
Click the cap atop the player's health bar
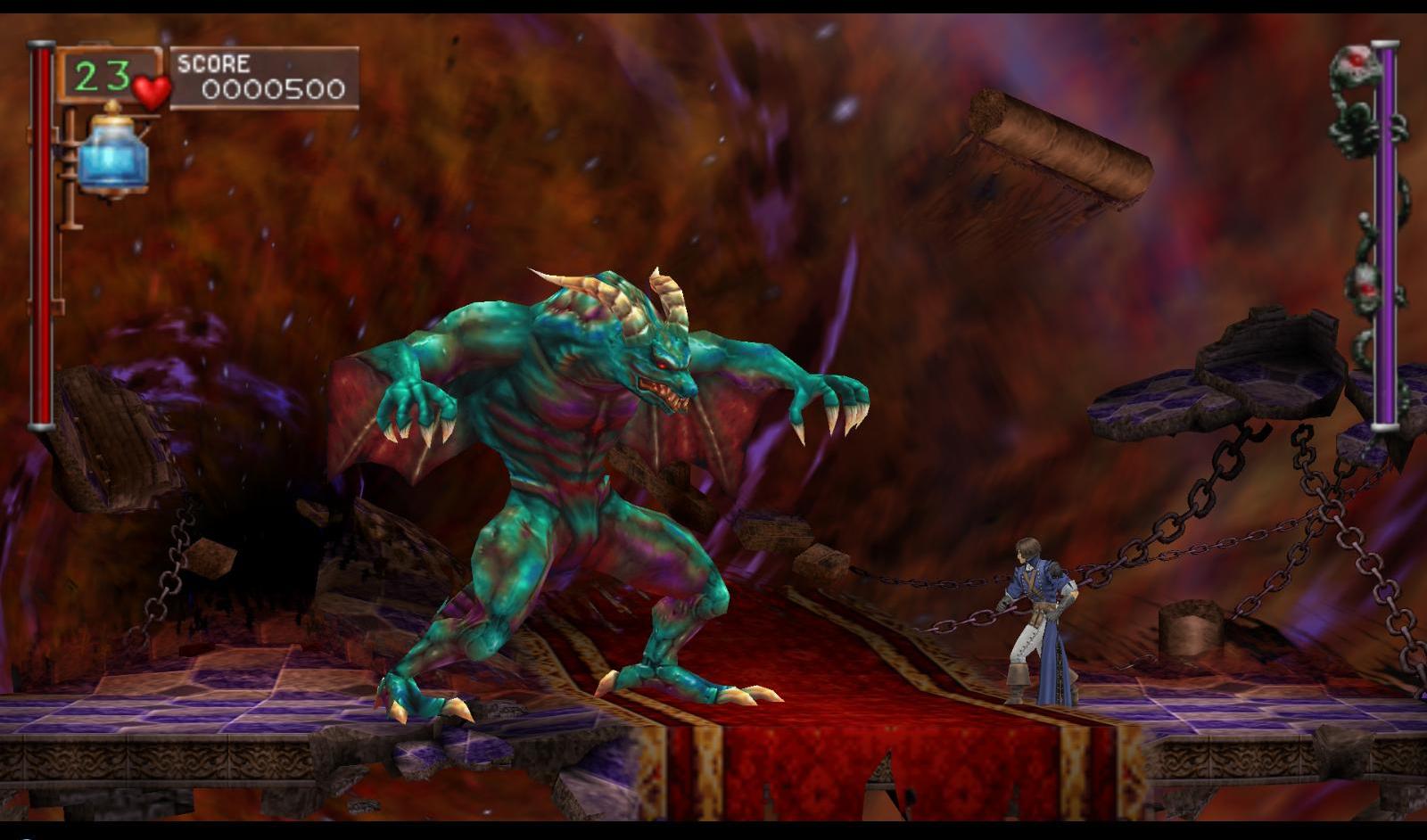(39, 45)
